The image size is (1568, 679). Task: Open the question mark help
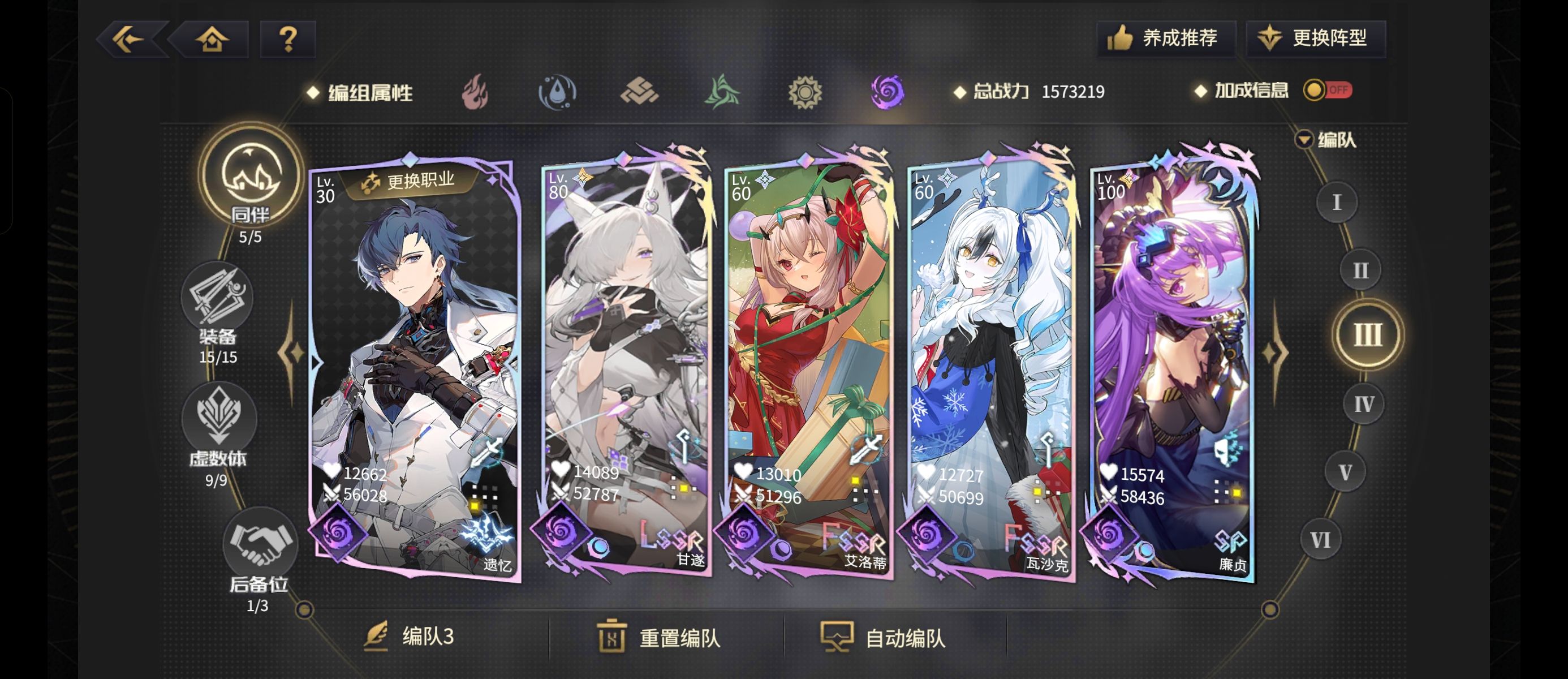click(288, 40)
